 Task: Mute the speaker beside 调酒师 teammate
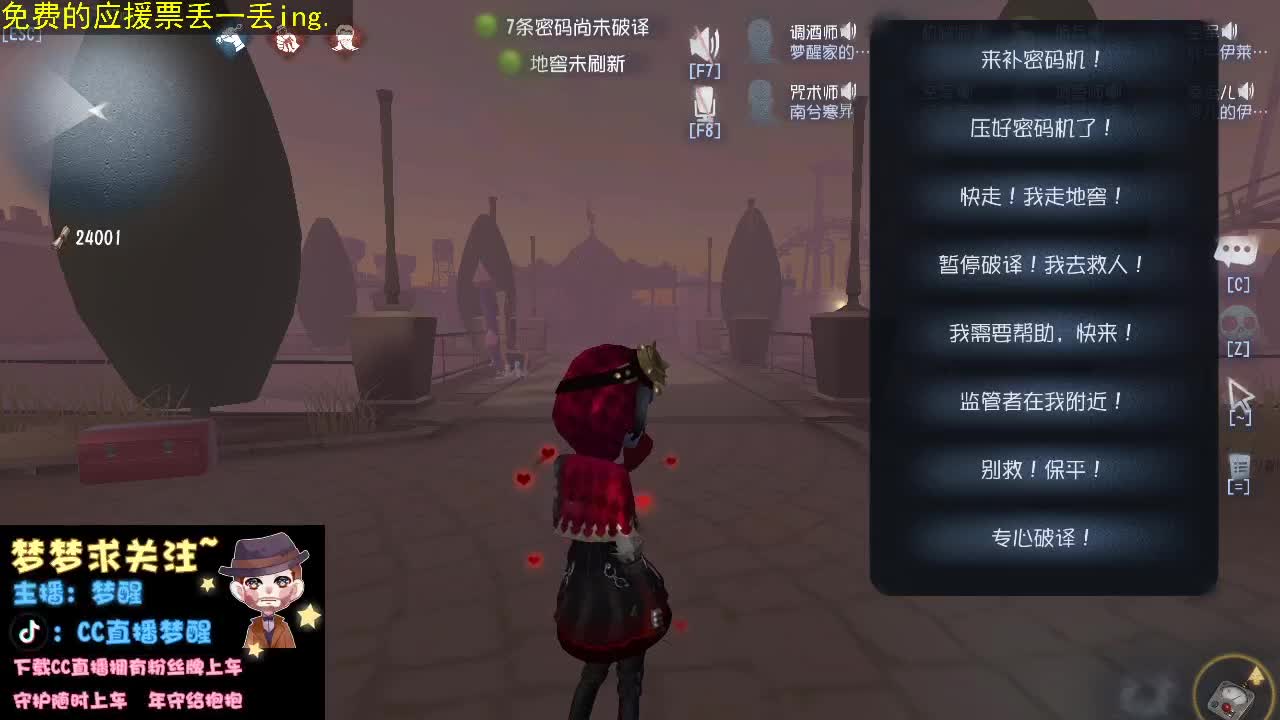pos(846,32)
